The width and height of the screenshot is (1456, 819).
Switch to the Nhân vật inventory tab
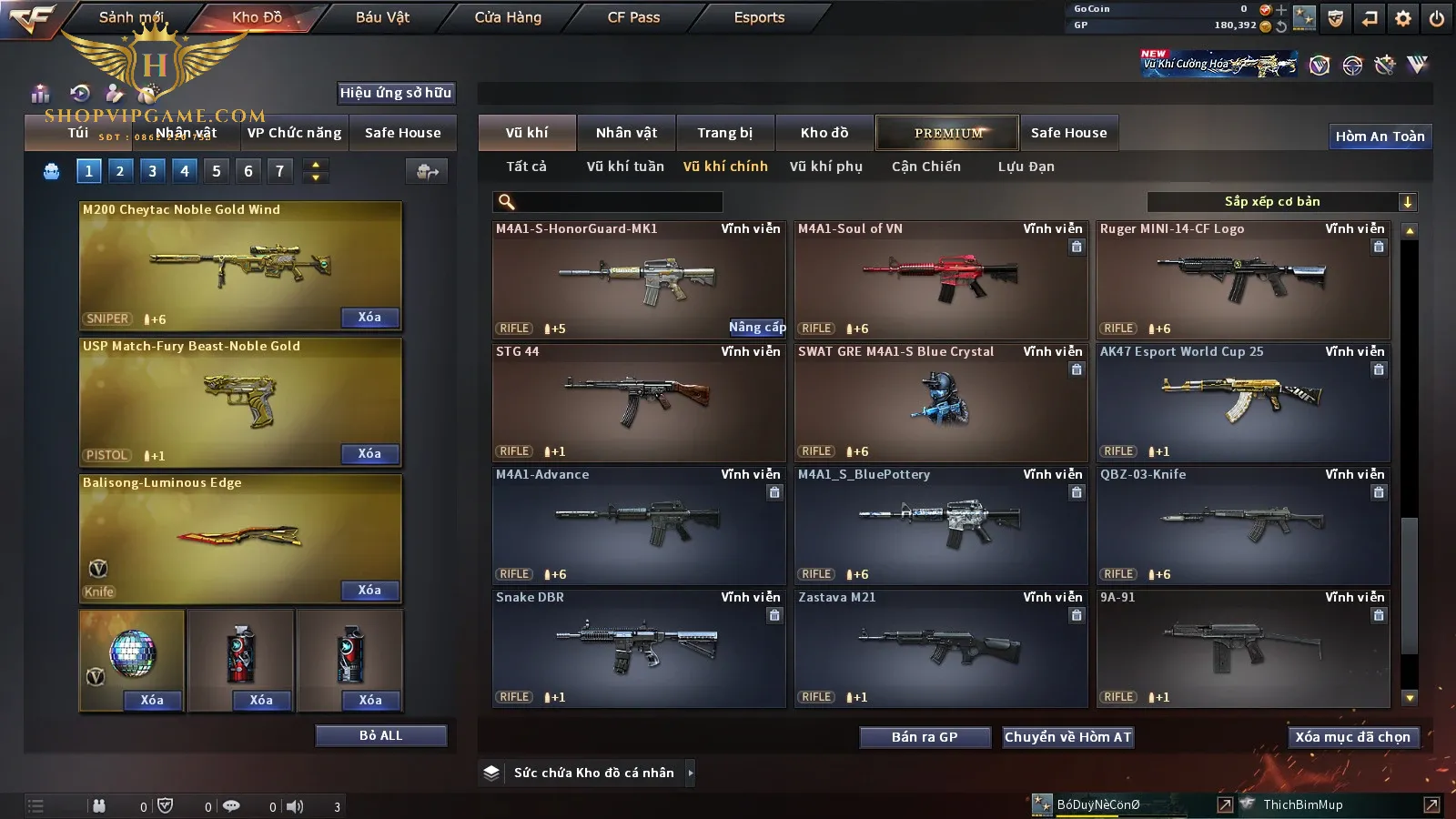pyautogui.click(x=626, y=133)
